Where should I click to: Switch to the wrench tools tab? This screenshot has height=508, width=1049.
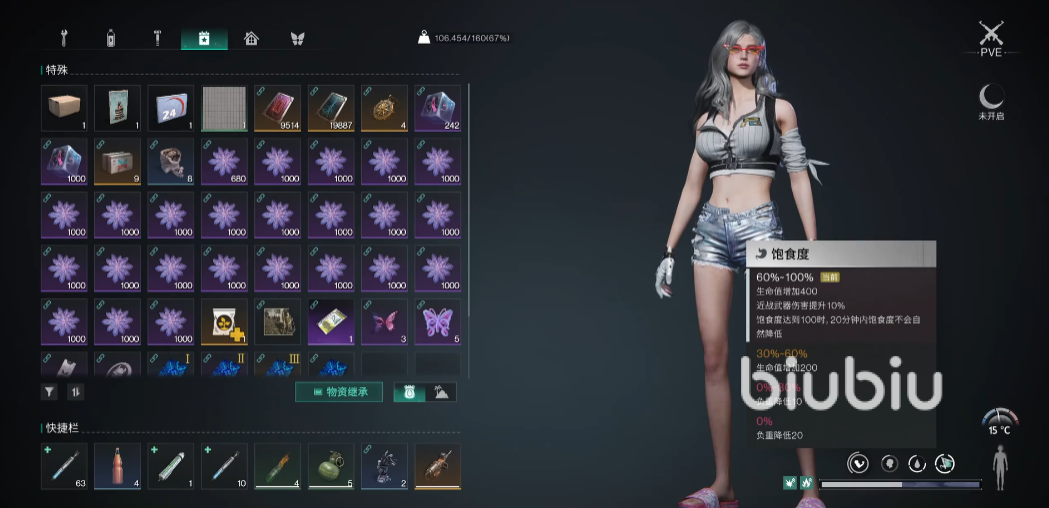click(x=64, y=39)
